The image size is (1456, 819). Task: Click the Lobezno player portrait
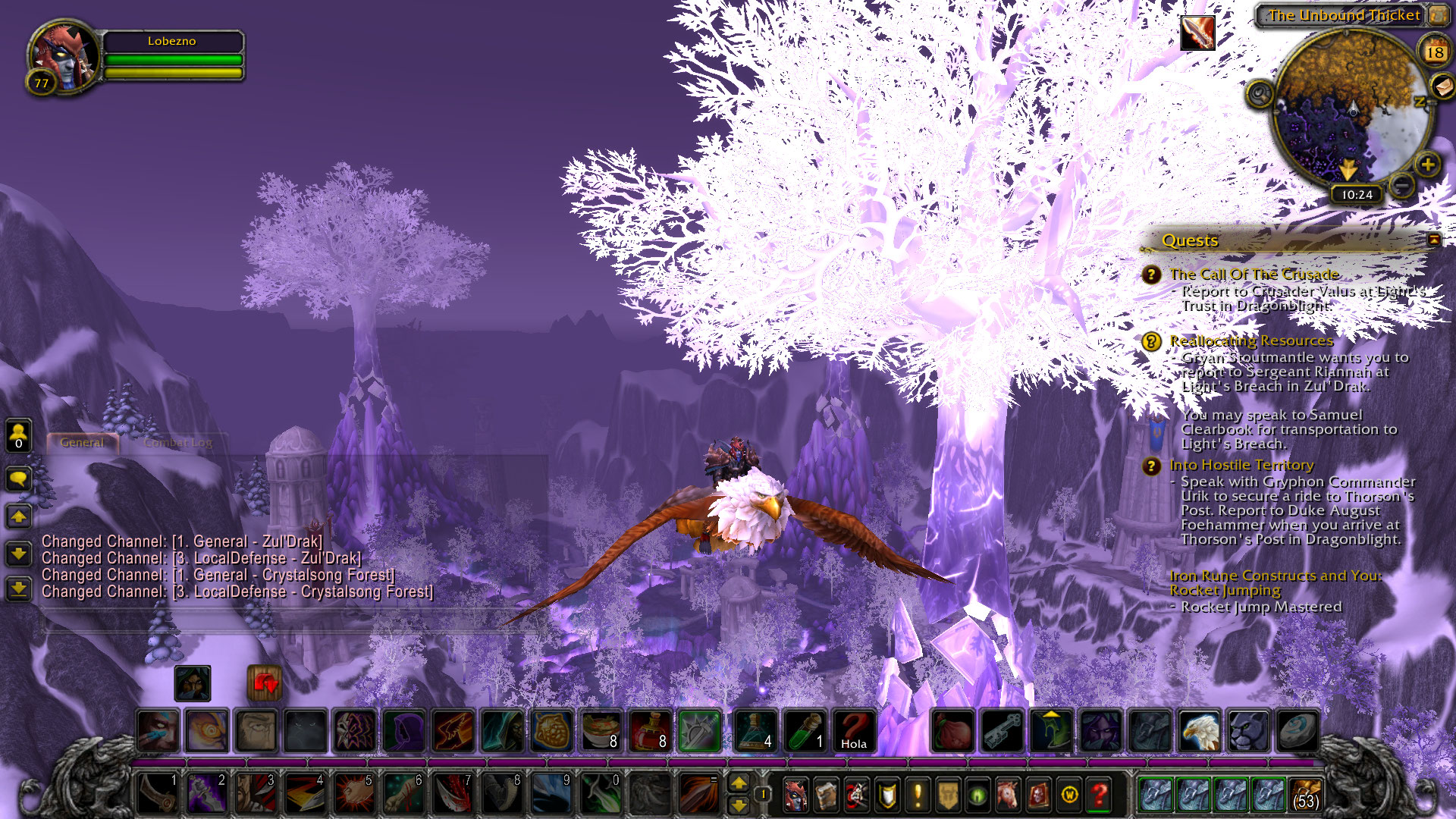pyautogui.click(x=64, y=57)
